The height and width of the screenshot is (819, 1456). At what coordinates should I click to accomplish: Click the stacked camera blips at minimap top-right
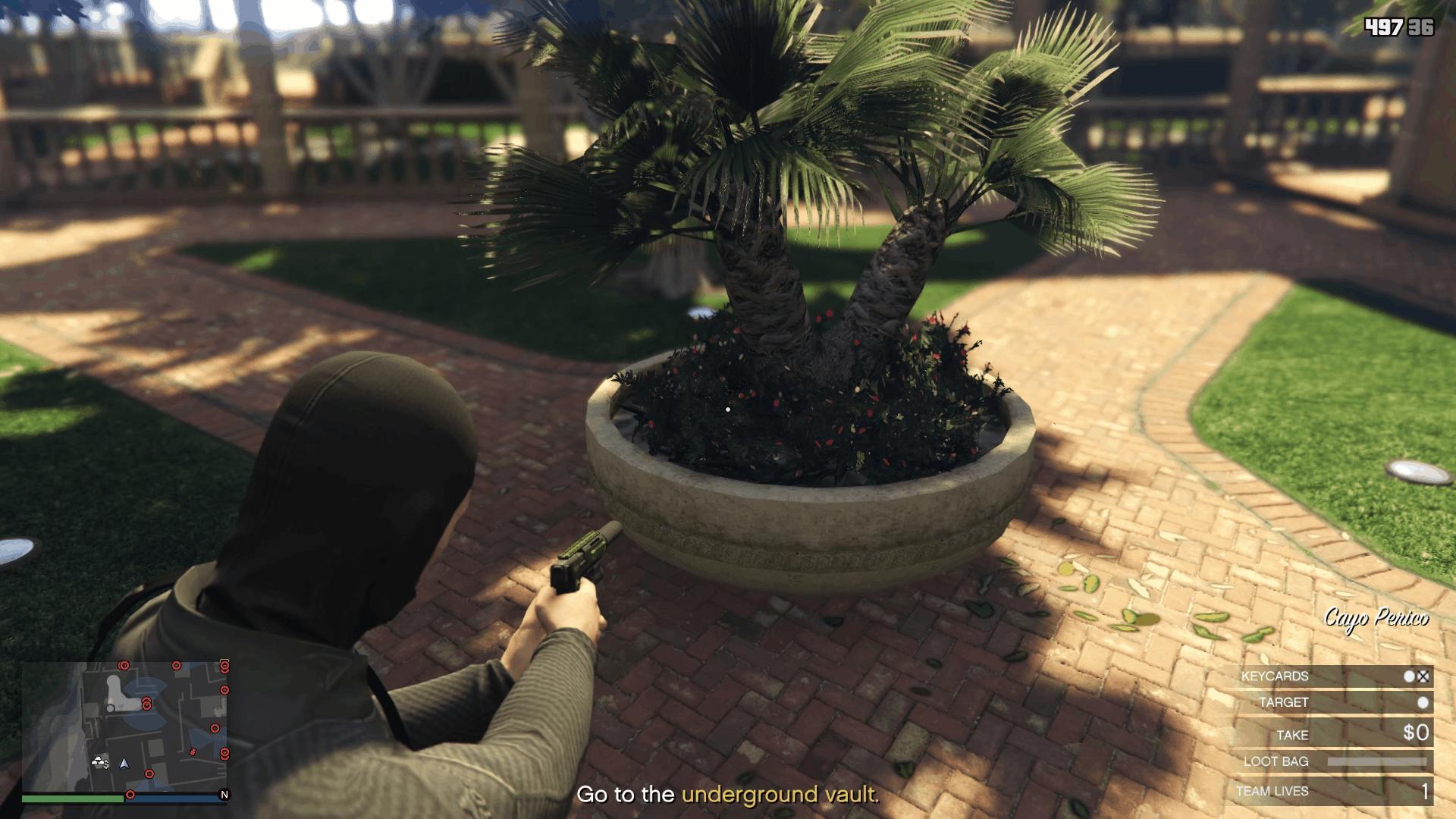tap(224, 667)
